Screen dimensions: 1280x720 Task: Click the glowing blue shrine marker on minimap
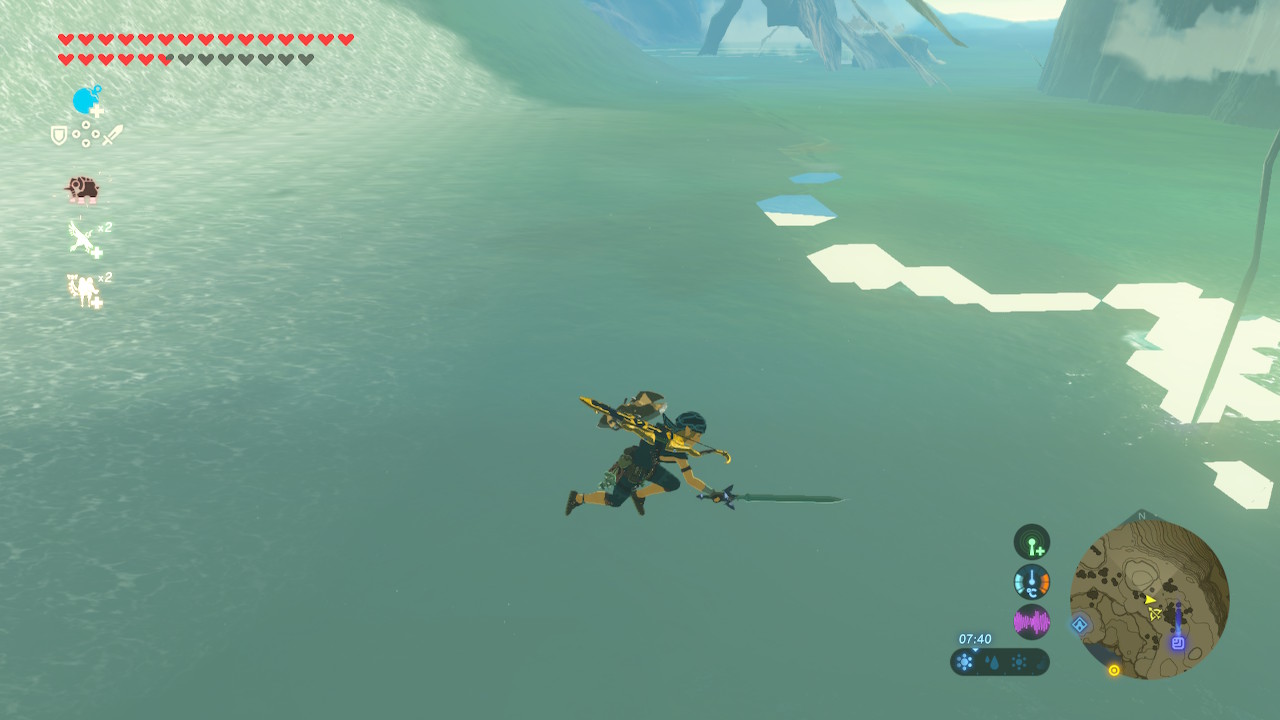click(x=1178, y=643)
